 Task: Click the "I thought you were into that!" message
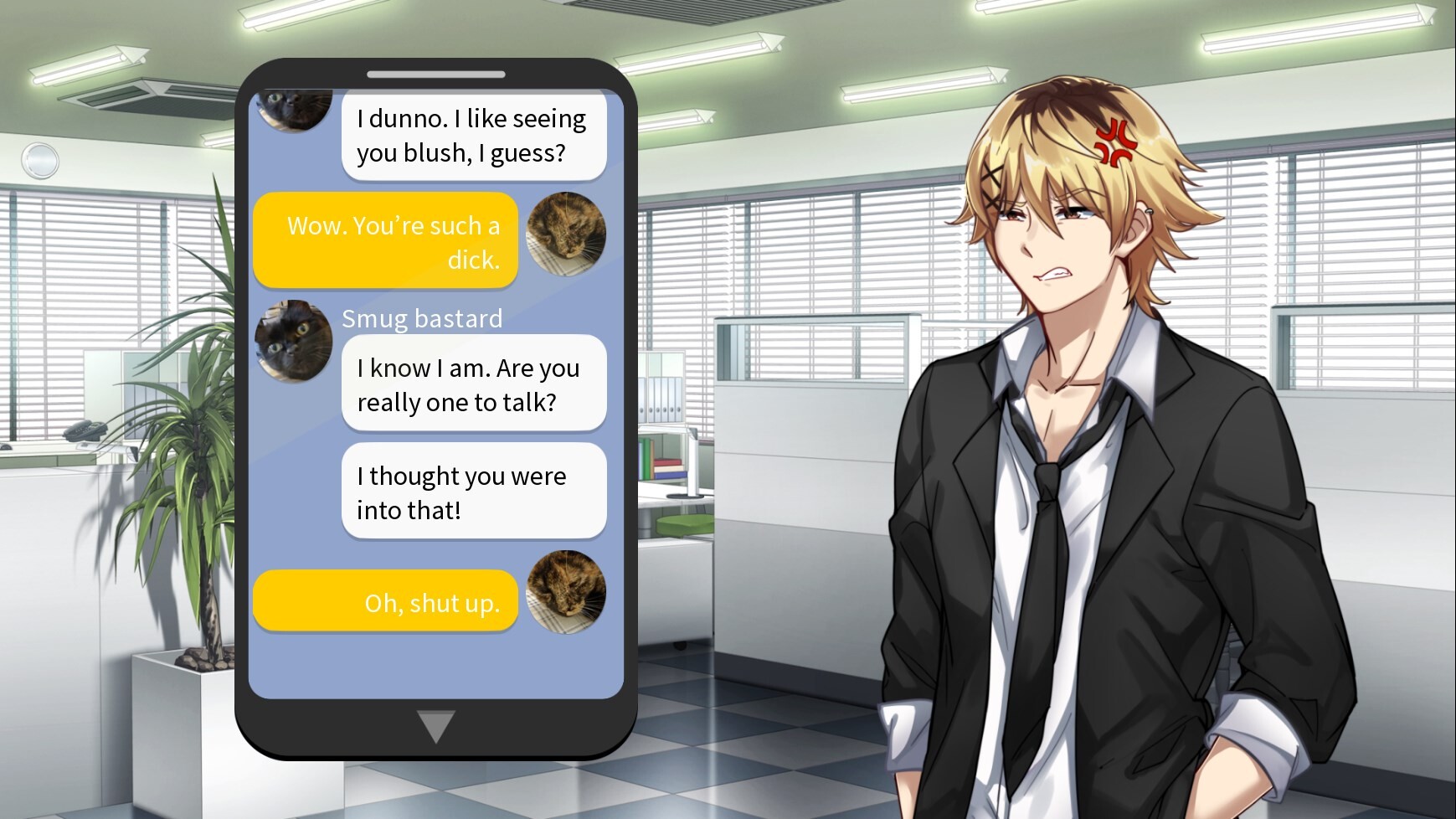473,492
